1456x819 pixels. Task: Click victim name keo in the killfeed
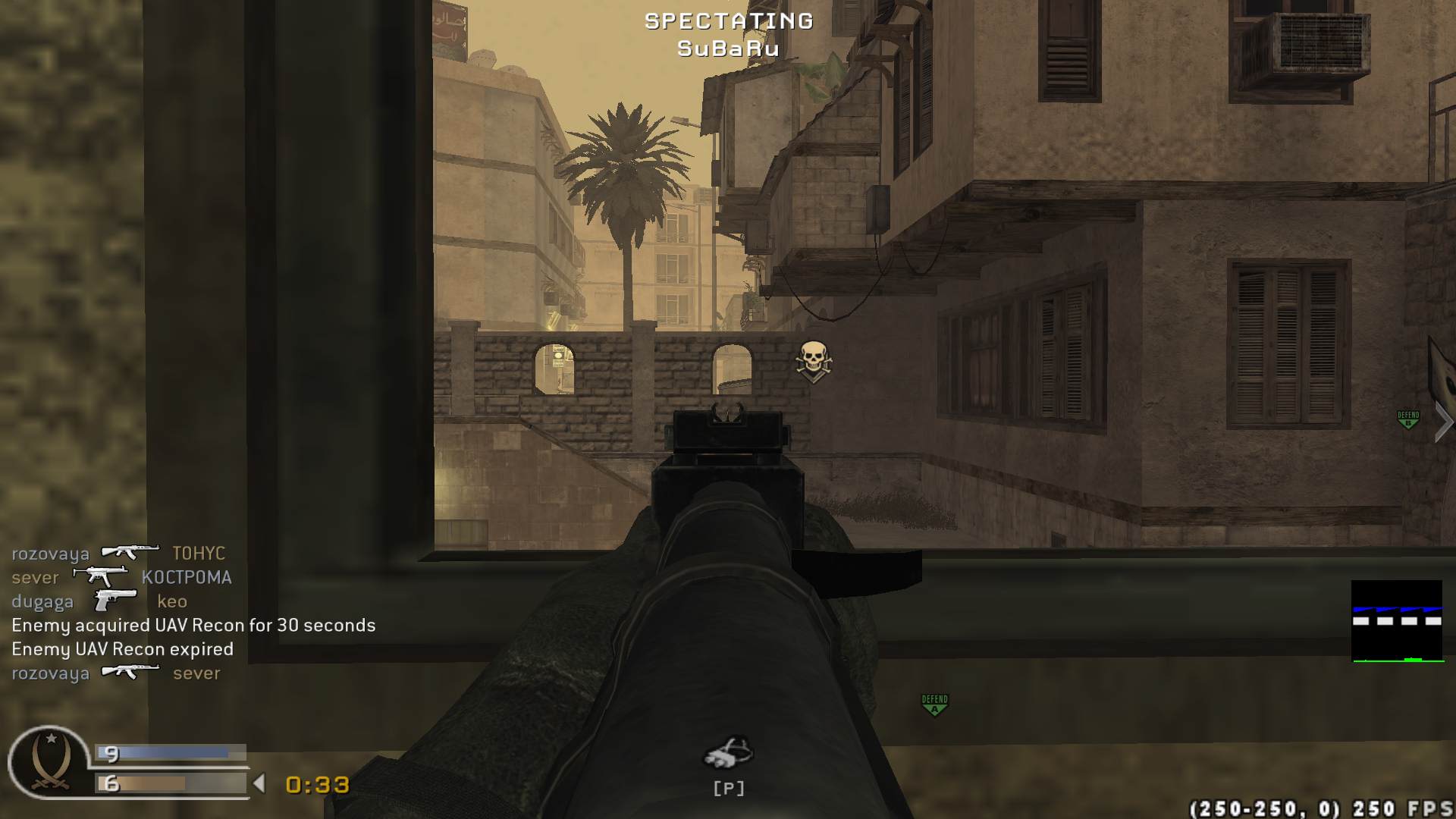pos(173,601)
